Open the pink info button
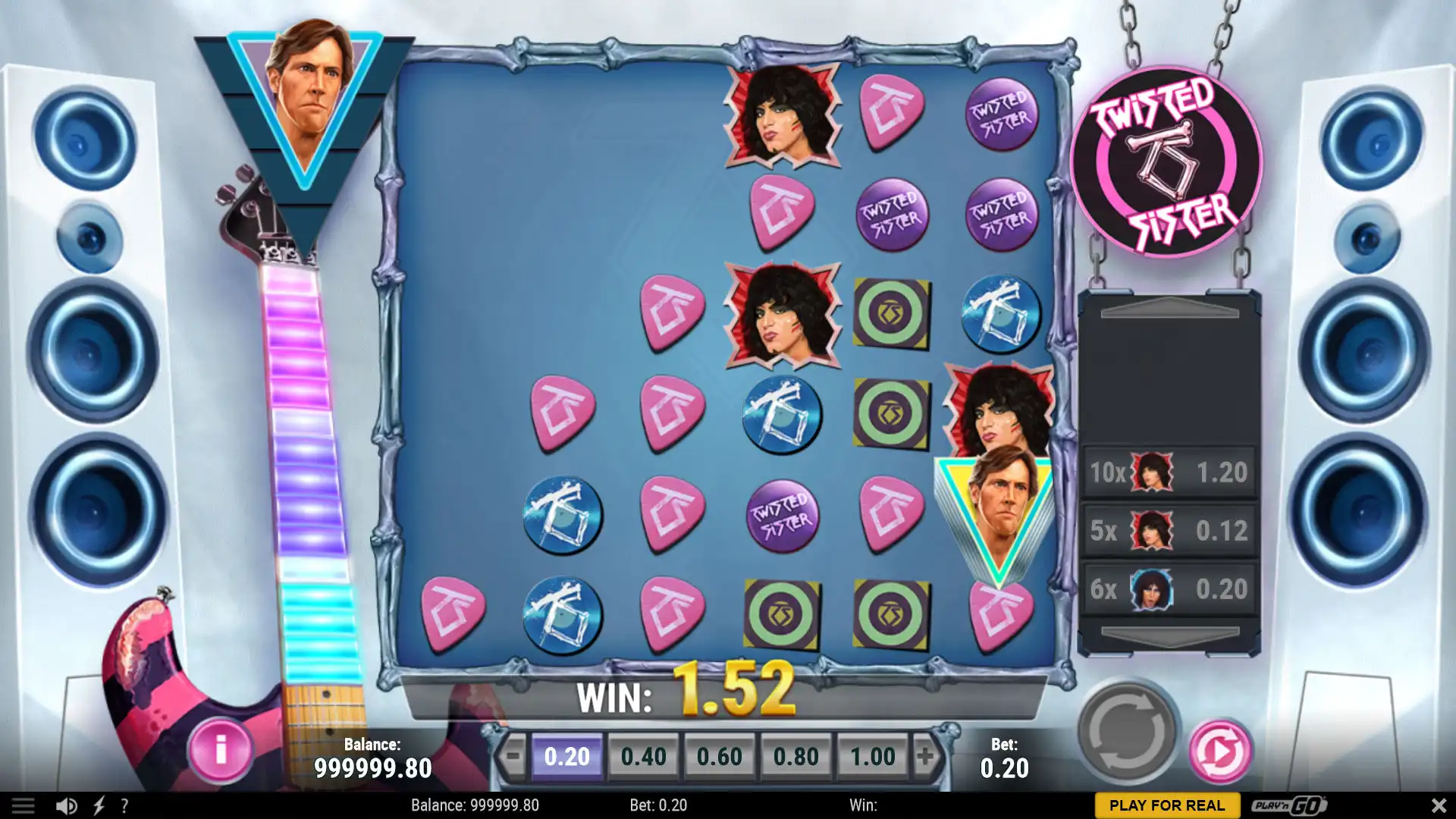The height and width of the screenshot is (819, 1456). click(x=220, y=751)
